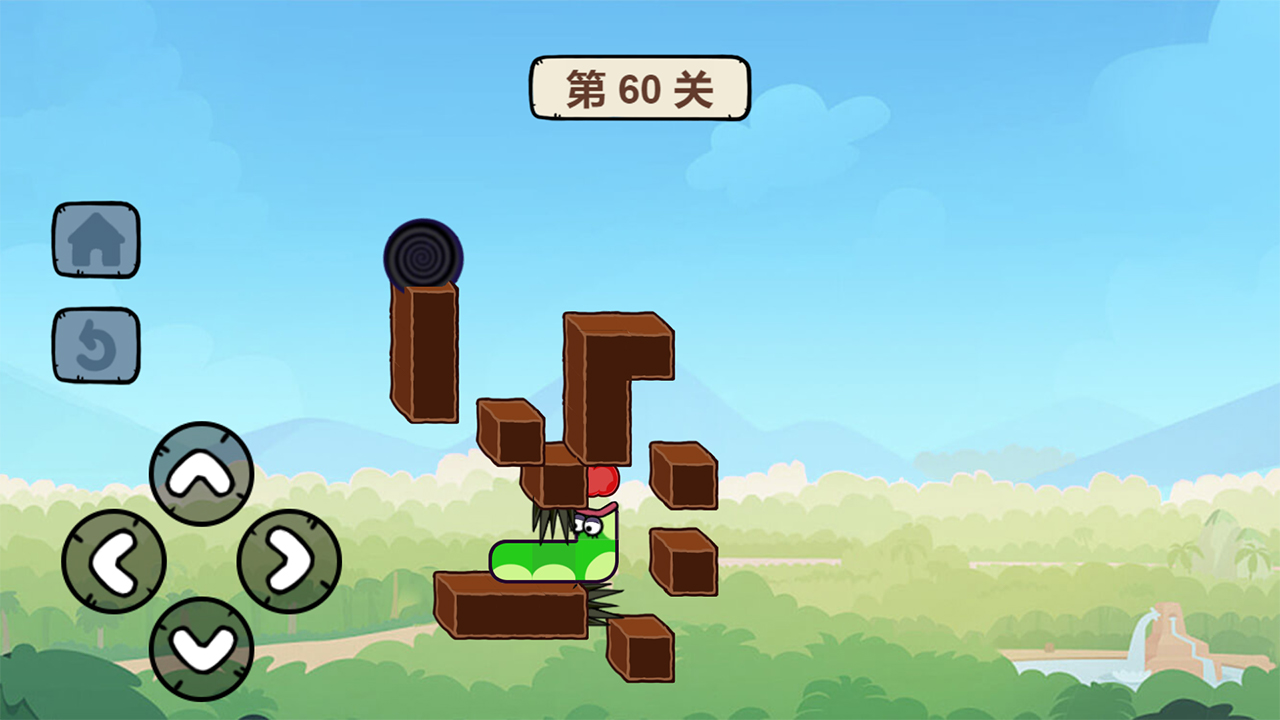Image resolution: width=1280 pixels, height=720 pixels.
Task: Click the 第60关 level banner
Action: click(x=638, y=87)
